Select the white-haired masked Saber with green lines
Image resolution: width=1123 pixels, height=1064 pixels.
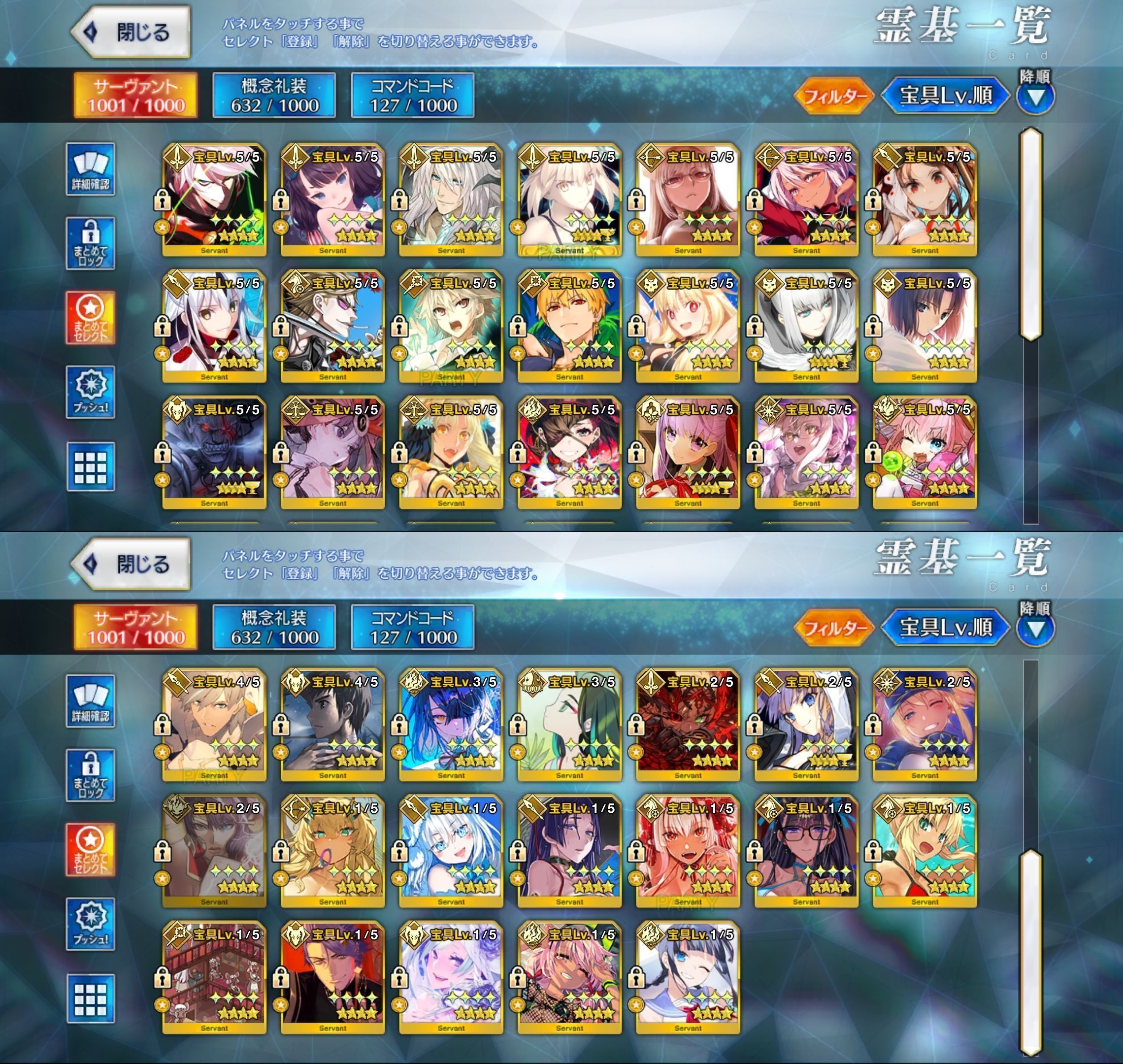coord(214,199)
